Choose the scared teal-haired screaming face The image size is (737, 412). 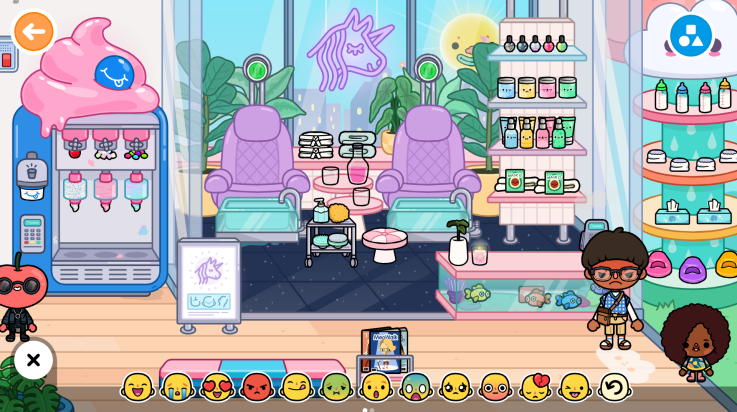tap(416, 387)
